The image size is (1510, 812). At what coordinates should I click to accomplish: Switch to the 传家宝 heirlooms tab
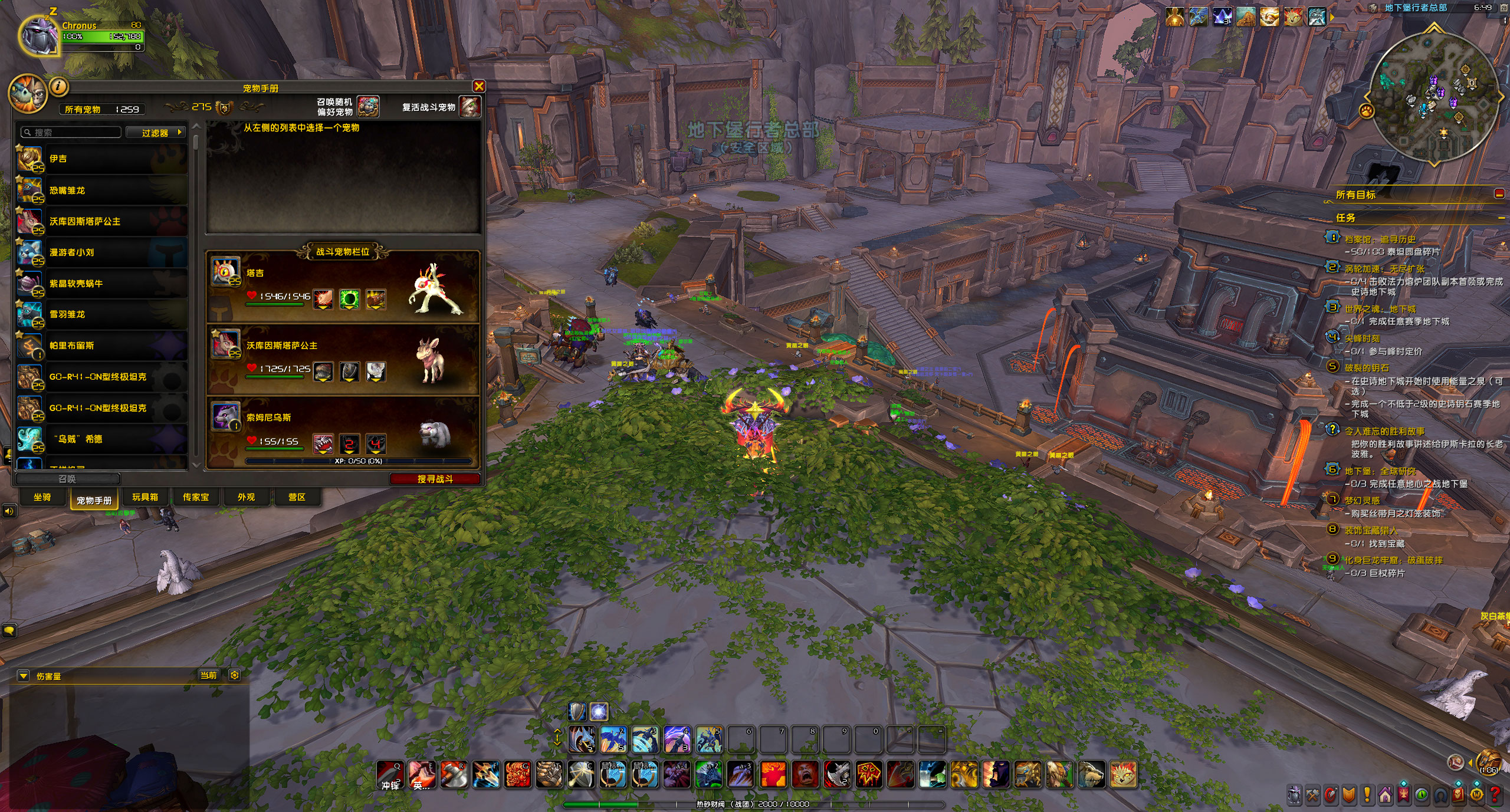tap(196, 497)
